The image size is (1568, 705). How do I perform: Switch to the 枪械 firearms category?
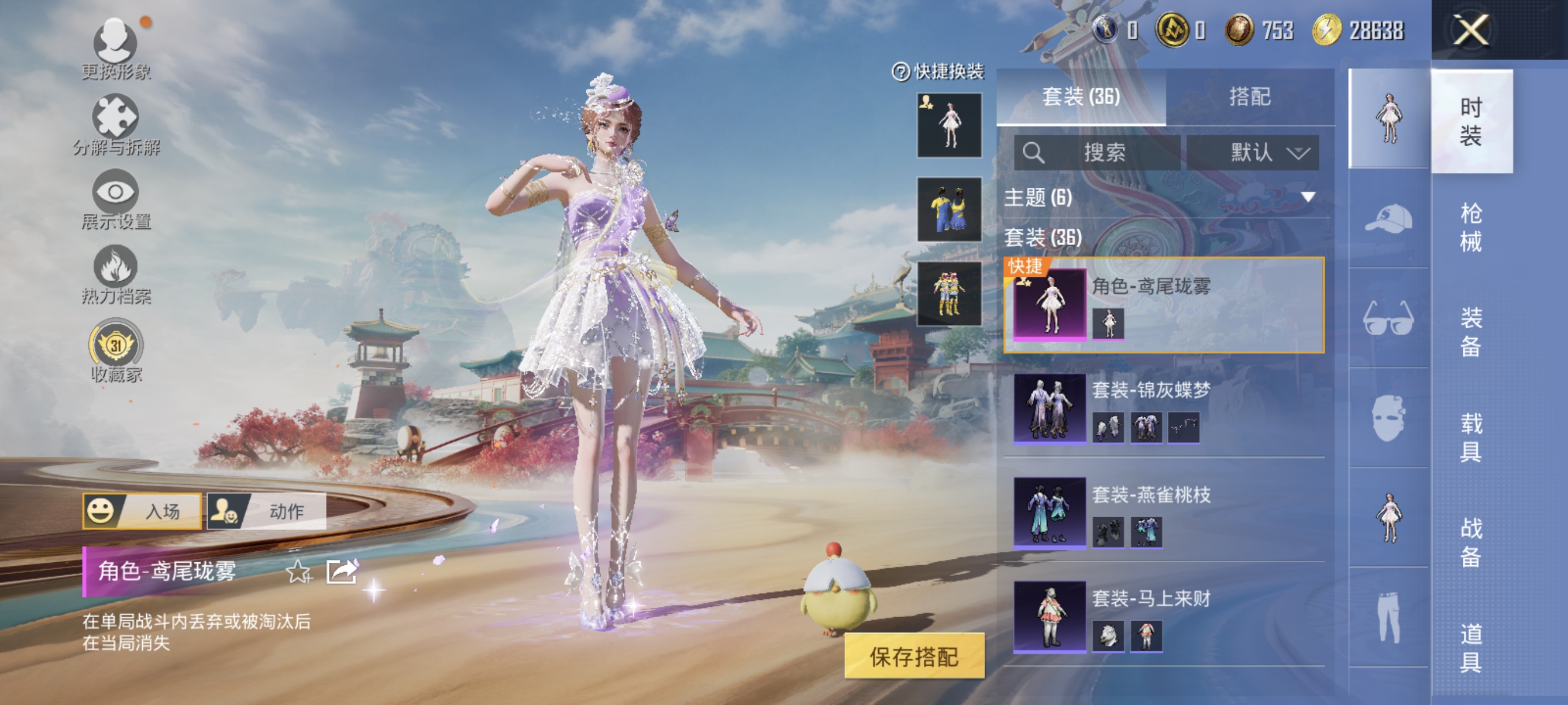pyautogui.click(x=1471, y=227)
